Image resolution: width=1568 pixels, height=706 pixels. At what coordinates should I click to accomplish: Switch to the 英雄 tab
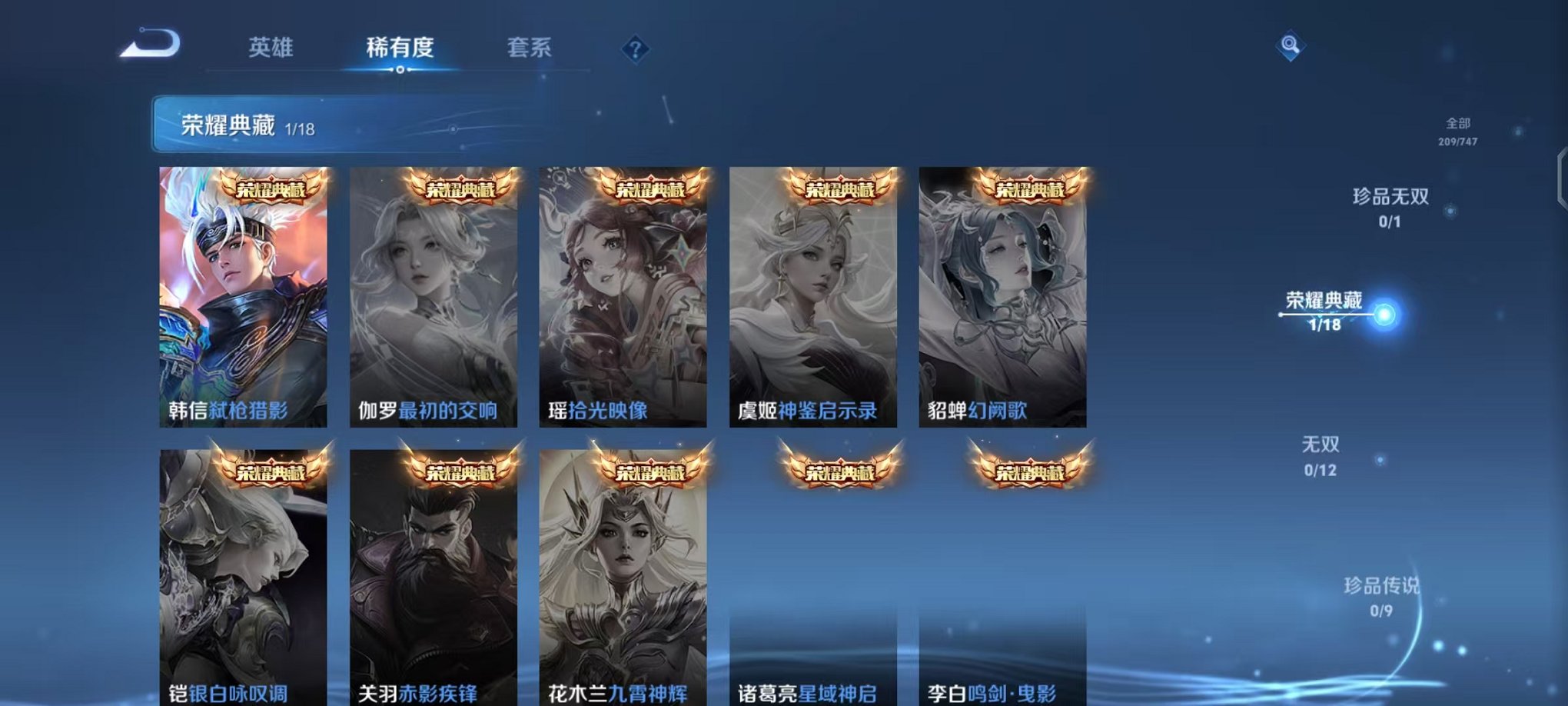pos(274,48)
